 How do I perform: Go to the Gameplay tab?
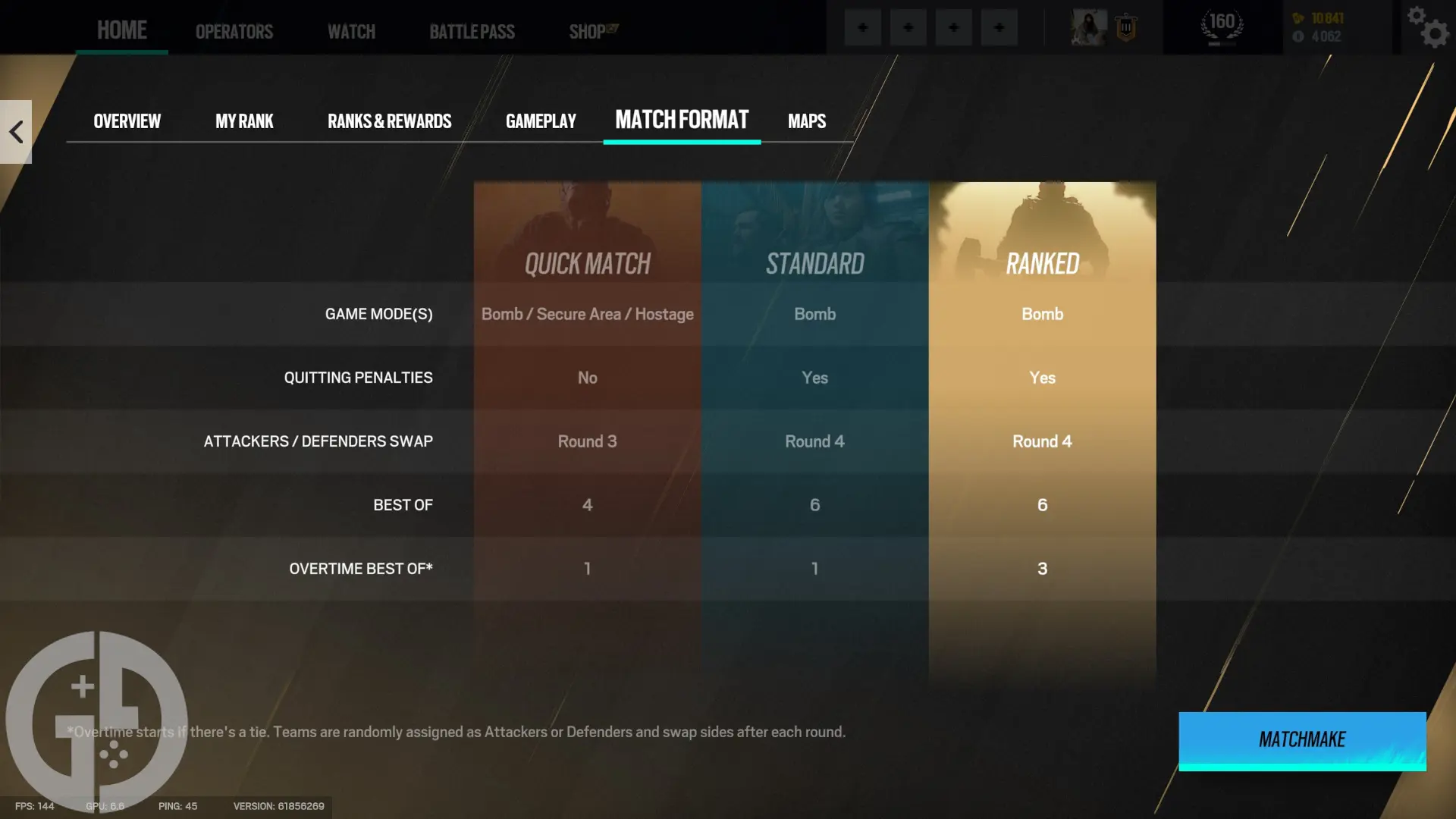click(x=541, y=121)
